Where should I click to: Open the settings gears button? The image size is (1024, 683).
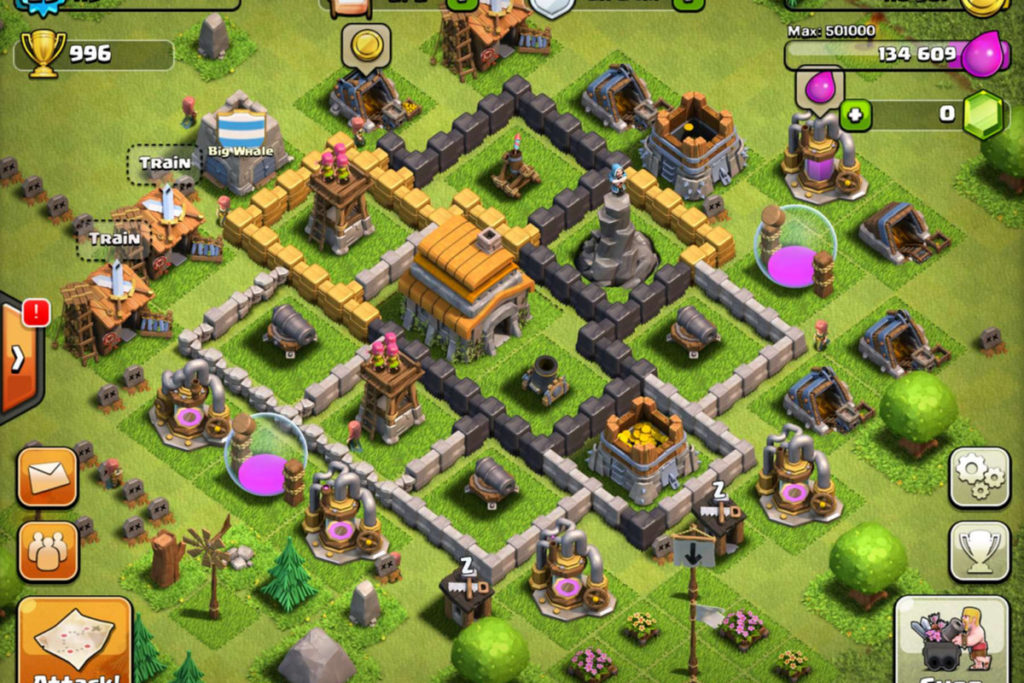[978, 478]
